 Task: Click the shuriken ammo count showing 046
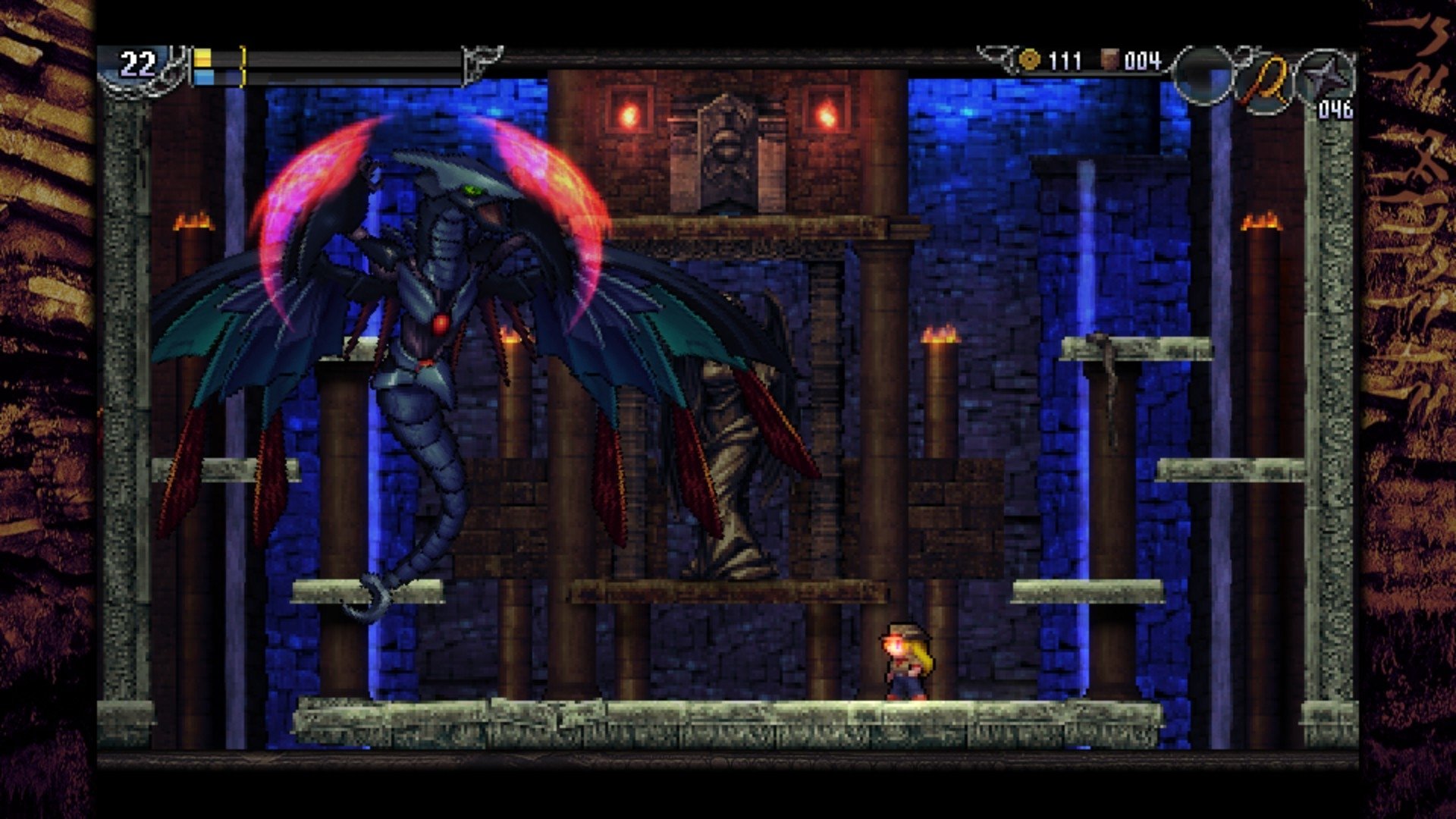1337,108
